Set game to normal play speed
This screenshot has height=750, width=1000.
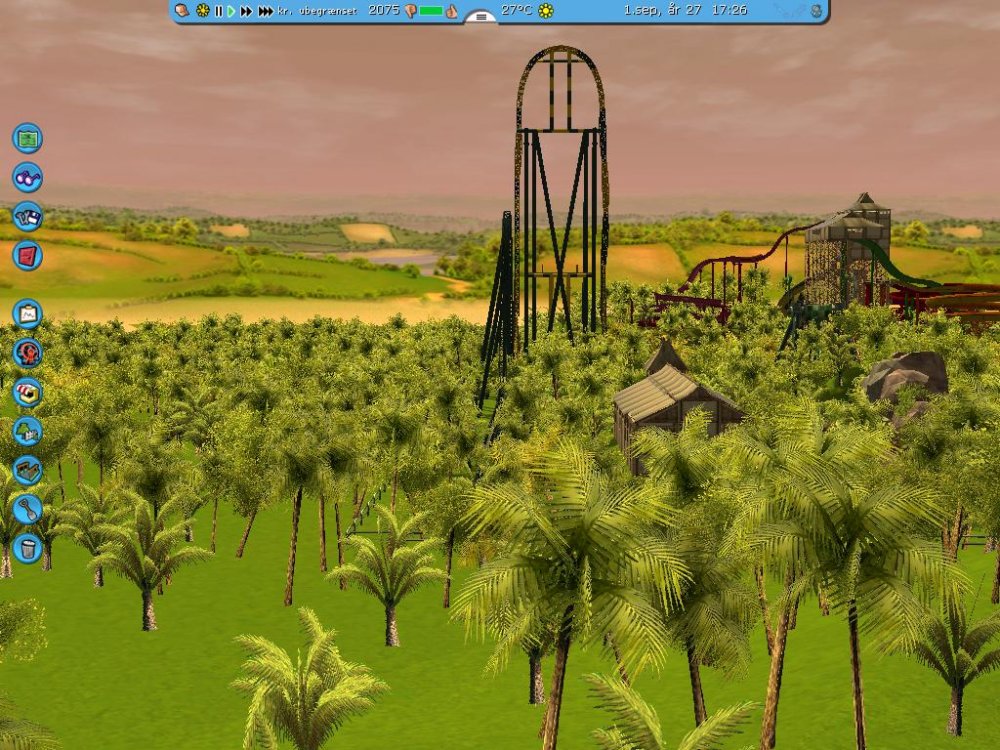231,10
